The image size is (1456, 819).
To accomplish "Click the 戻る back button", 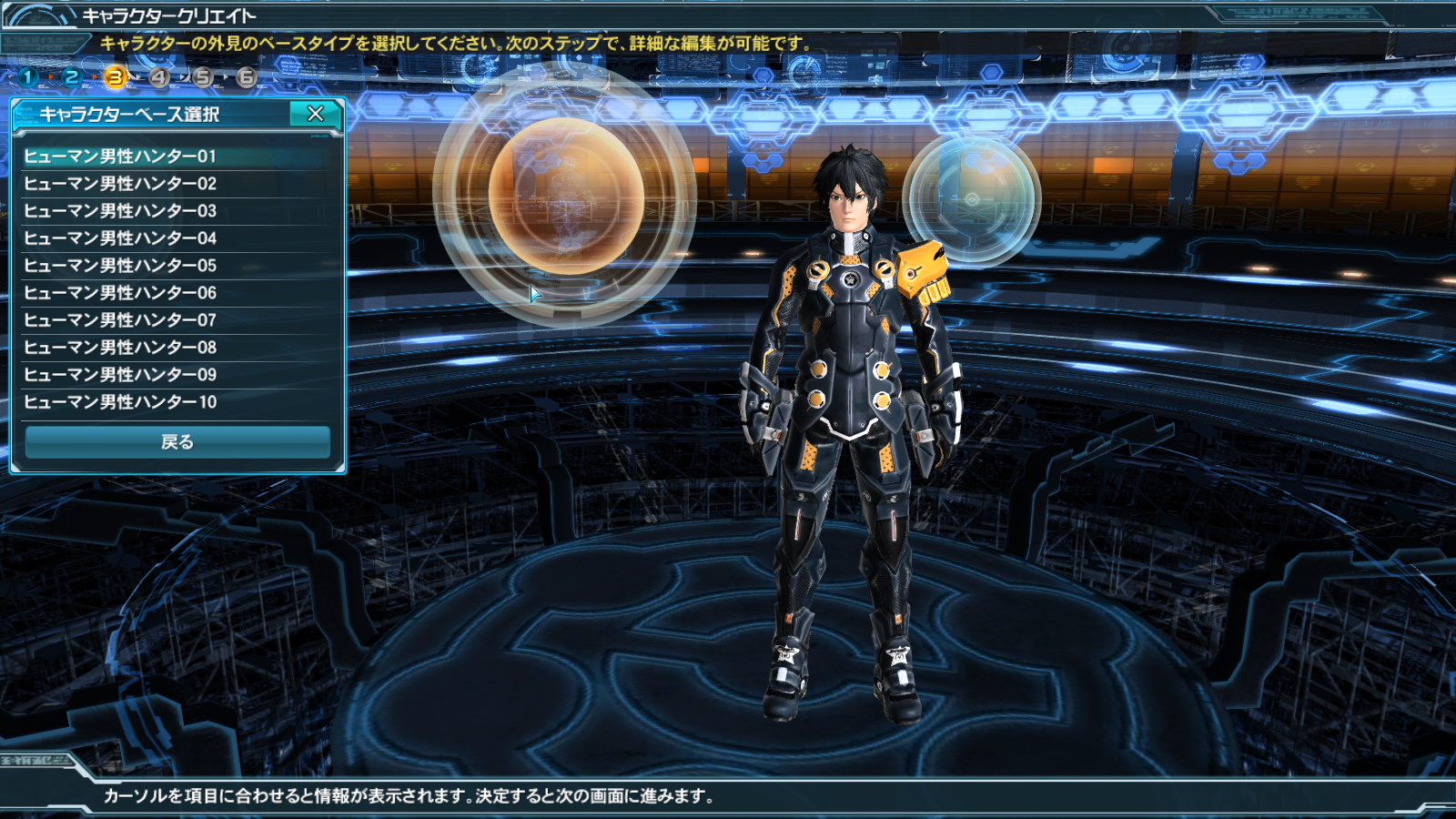I will (x=177, y=442).
